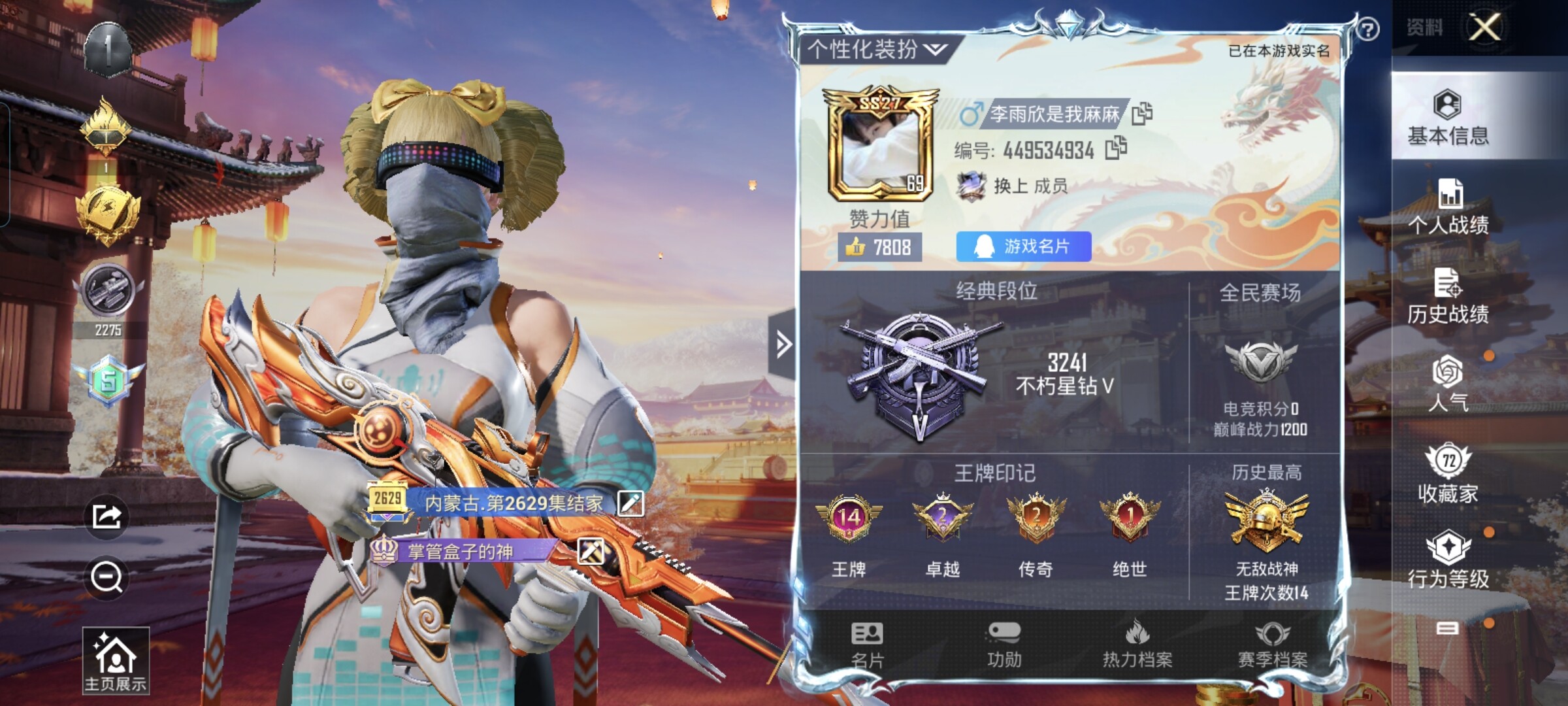1568x706 pixels.
Task: Select the 收藏家 tab
Action: tap(1448, 474)
